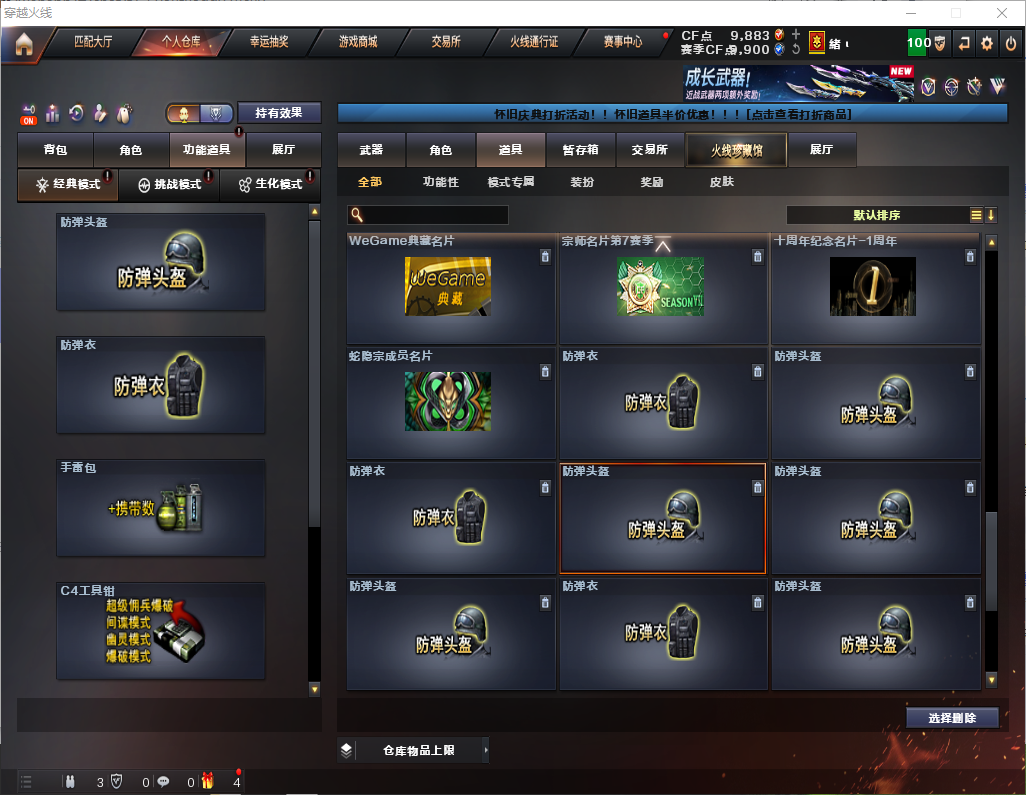The width and height of the screenshot is (1026, 795).
Task: Choose the C4工具钳 item slot
Action: coord(161,630)
